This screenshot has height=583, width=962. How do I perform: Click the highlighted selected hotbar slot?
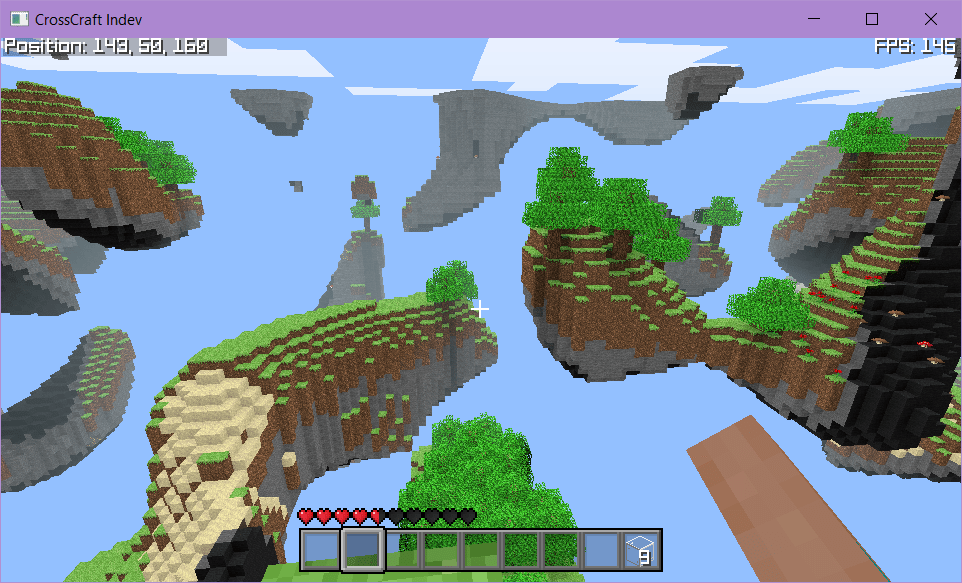(x=362, y=549)
